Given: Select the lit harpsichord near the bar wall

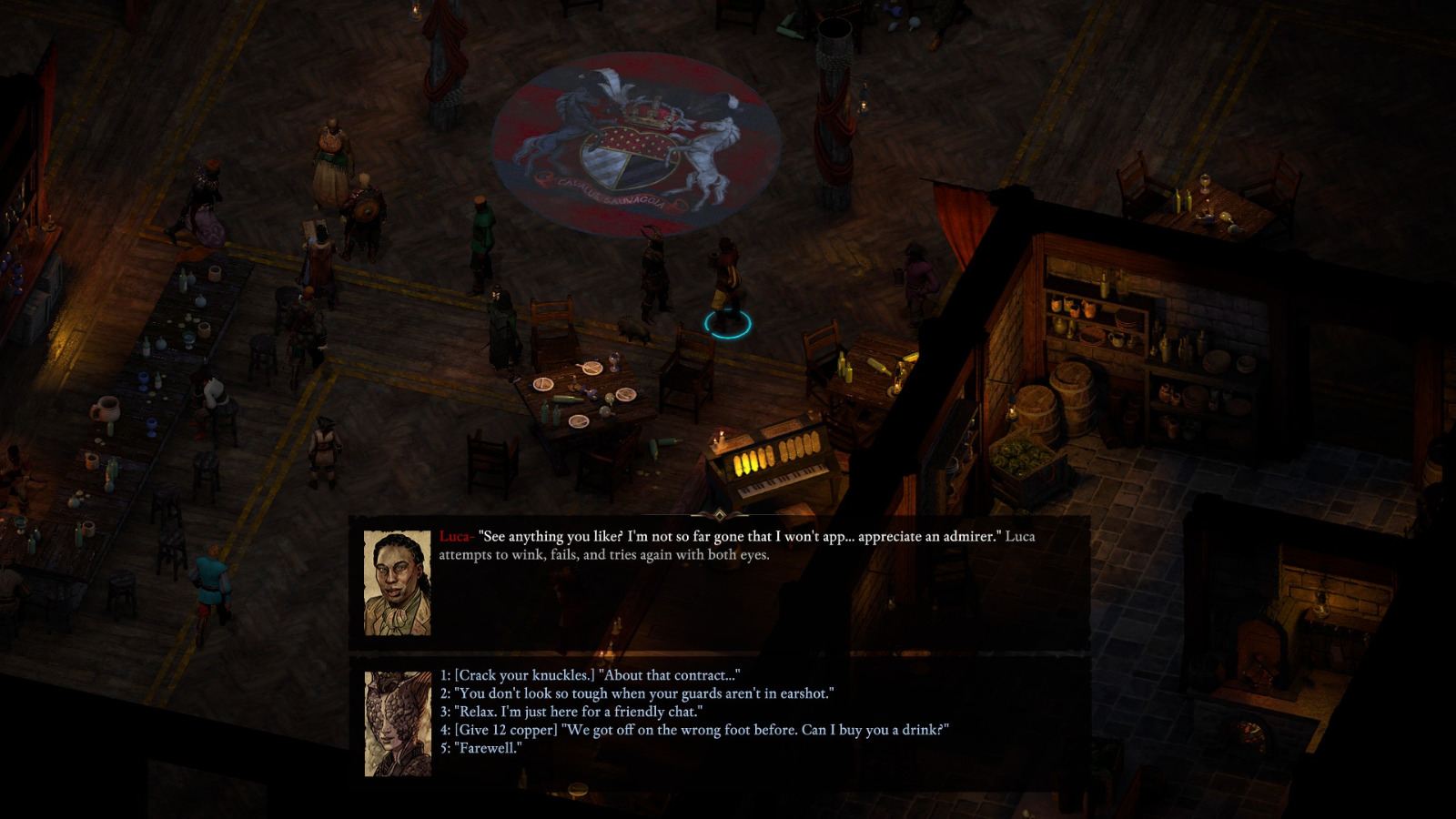Looking at the screenshot, I should [773, 455].
